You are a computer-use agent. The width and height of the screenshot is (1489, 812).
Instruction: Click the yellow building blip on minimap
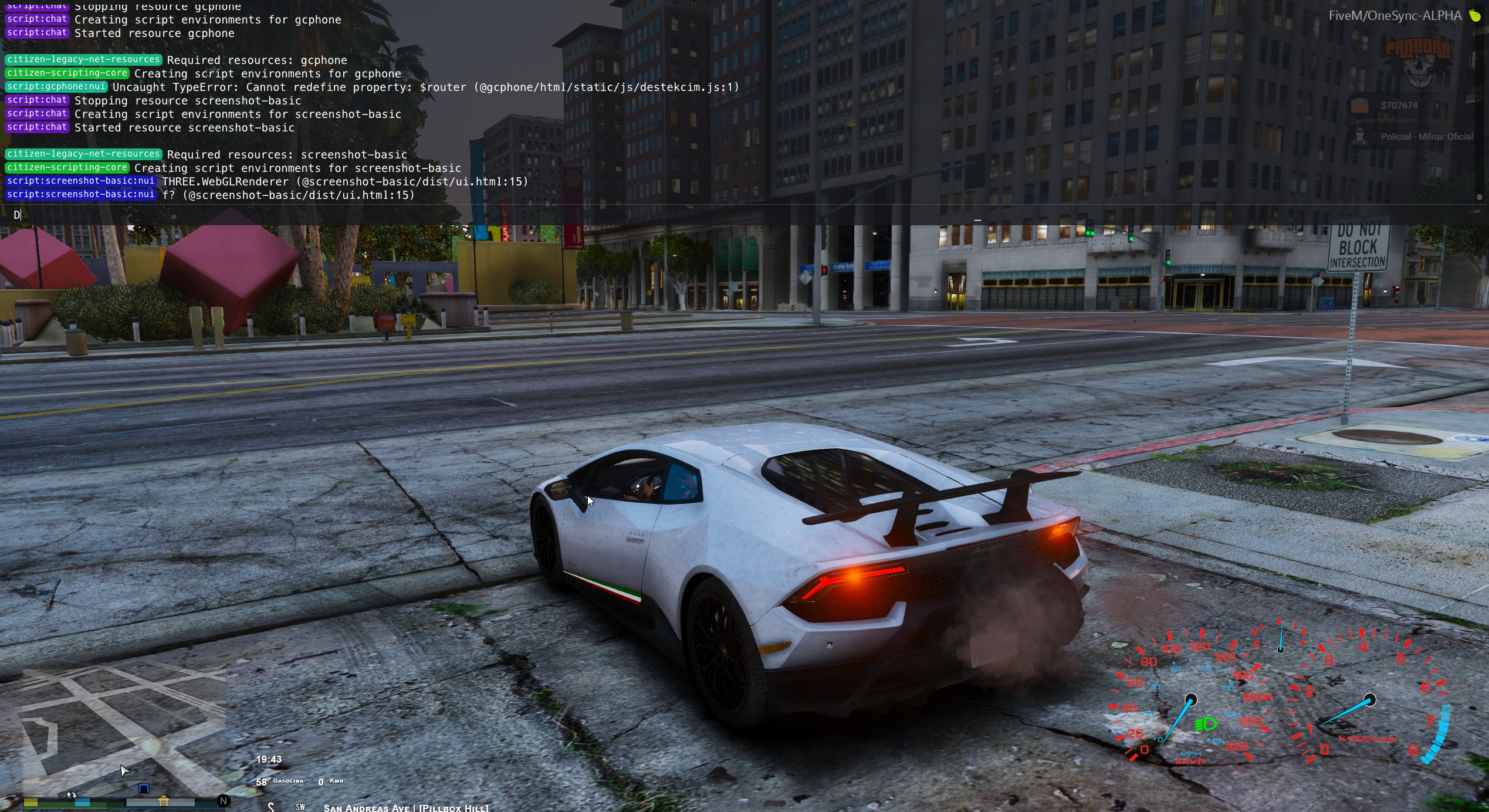coord(164,801)
